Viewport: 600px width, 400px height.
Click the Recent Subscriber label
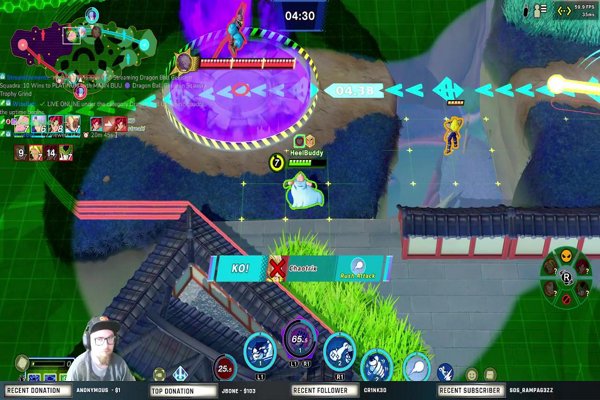[470, 391]
